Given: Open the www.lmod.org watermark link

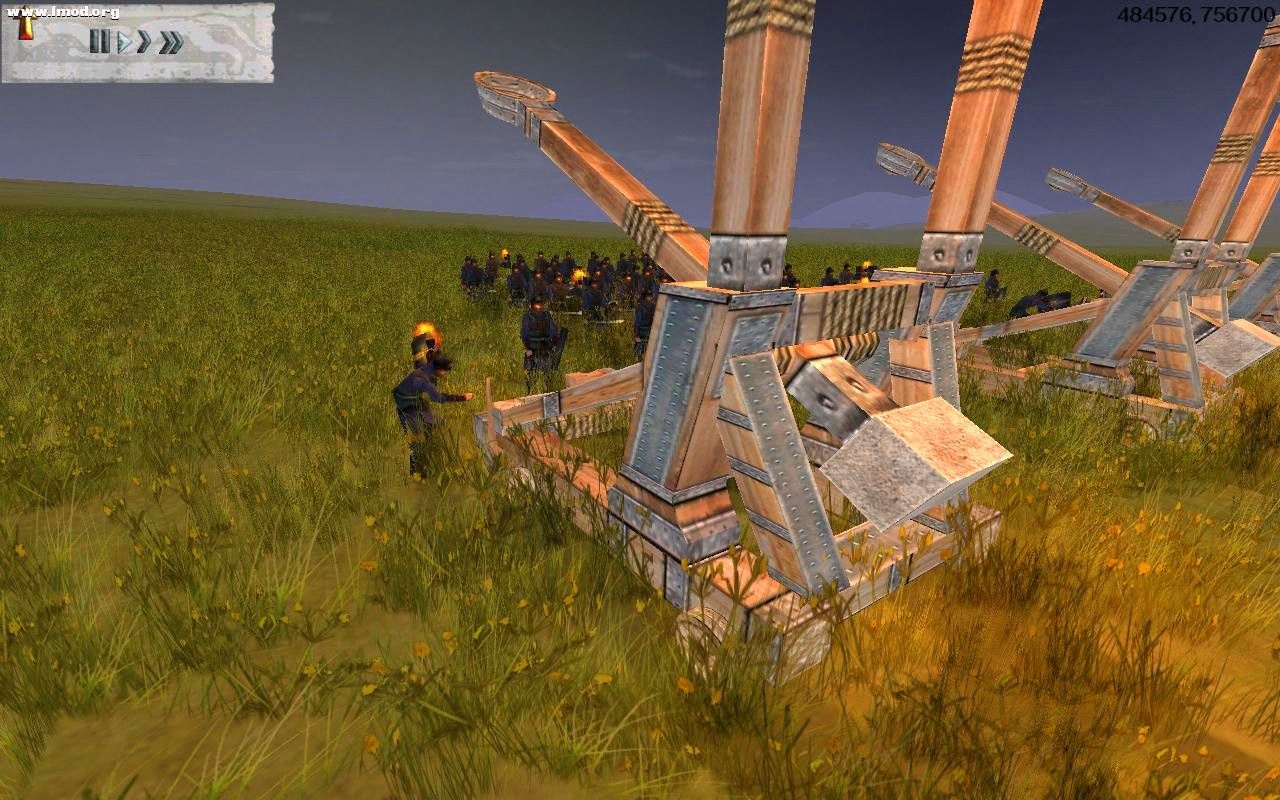Looking at the screenshot, I should (x=62, y=12).
